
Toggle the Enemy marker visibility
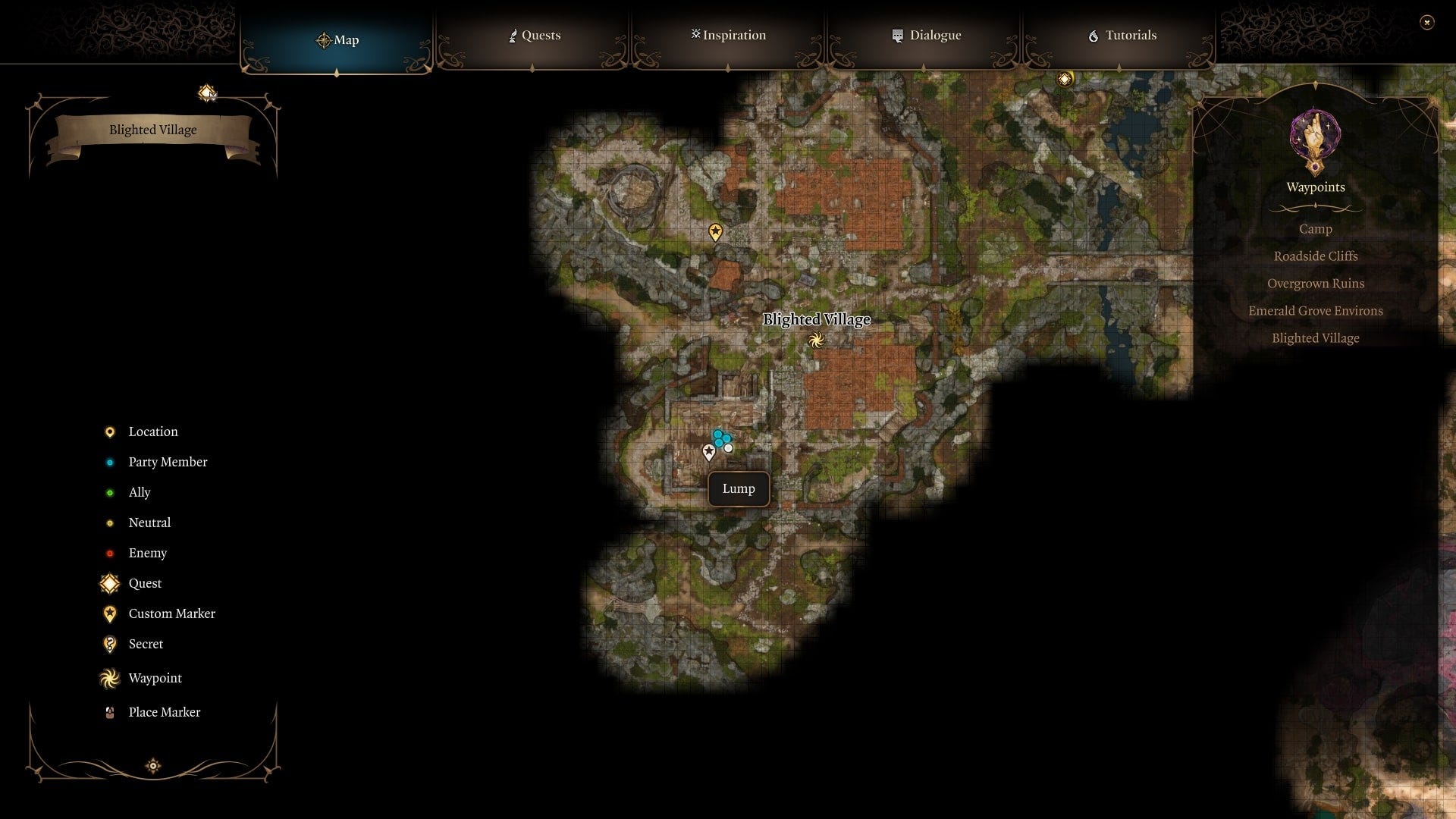pos(111,553)
